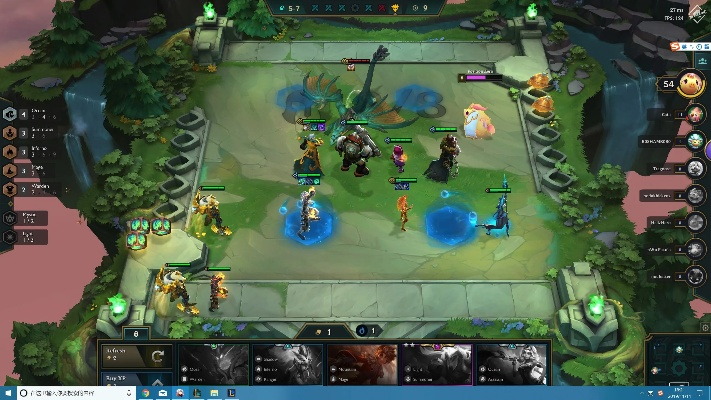Open the minimap board overview

pyautogui.click(x=679, y=360)
